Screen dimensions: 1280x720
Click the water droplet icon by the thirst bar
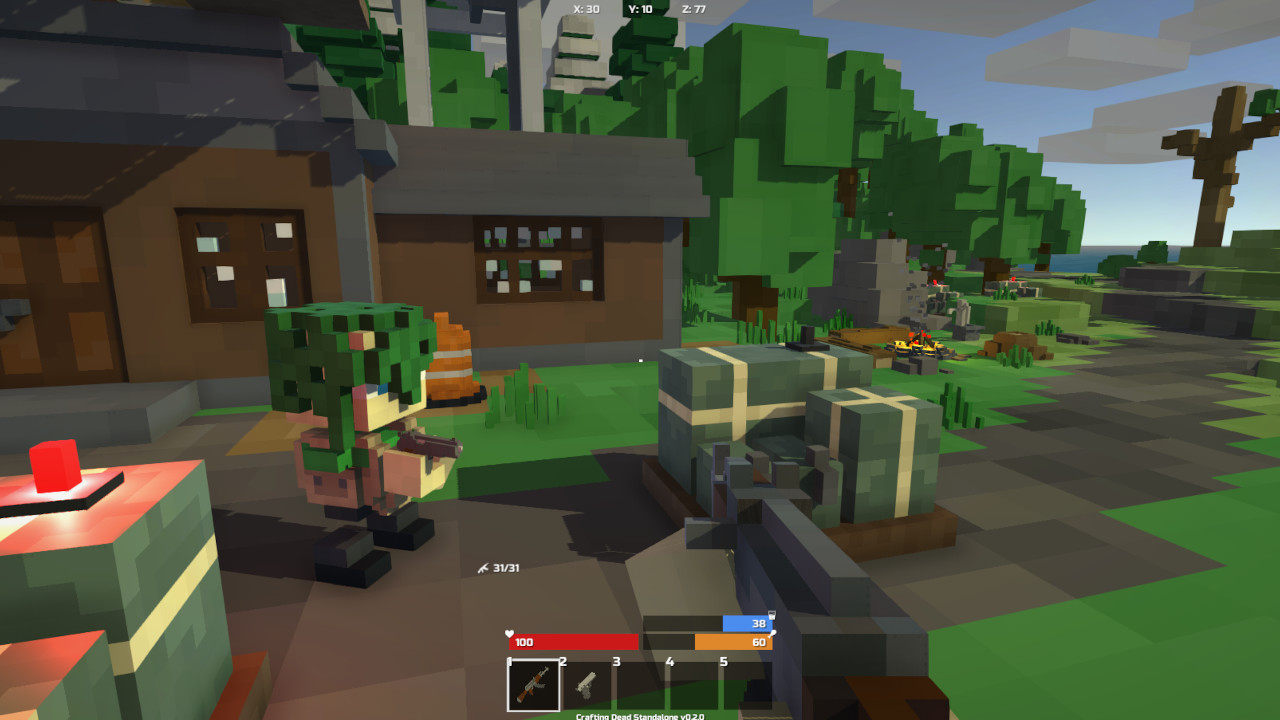pos(770,614)
